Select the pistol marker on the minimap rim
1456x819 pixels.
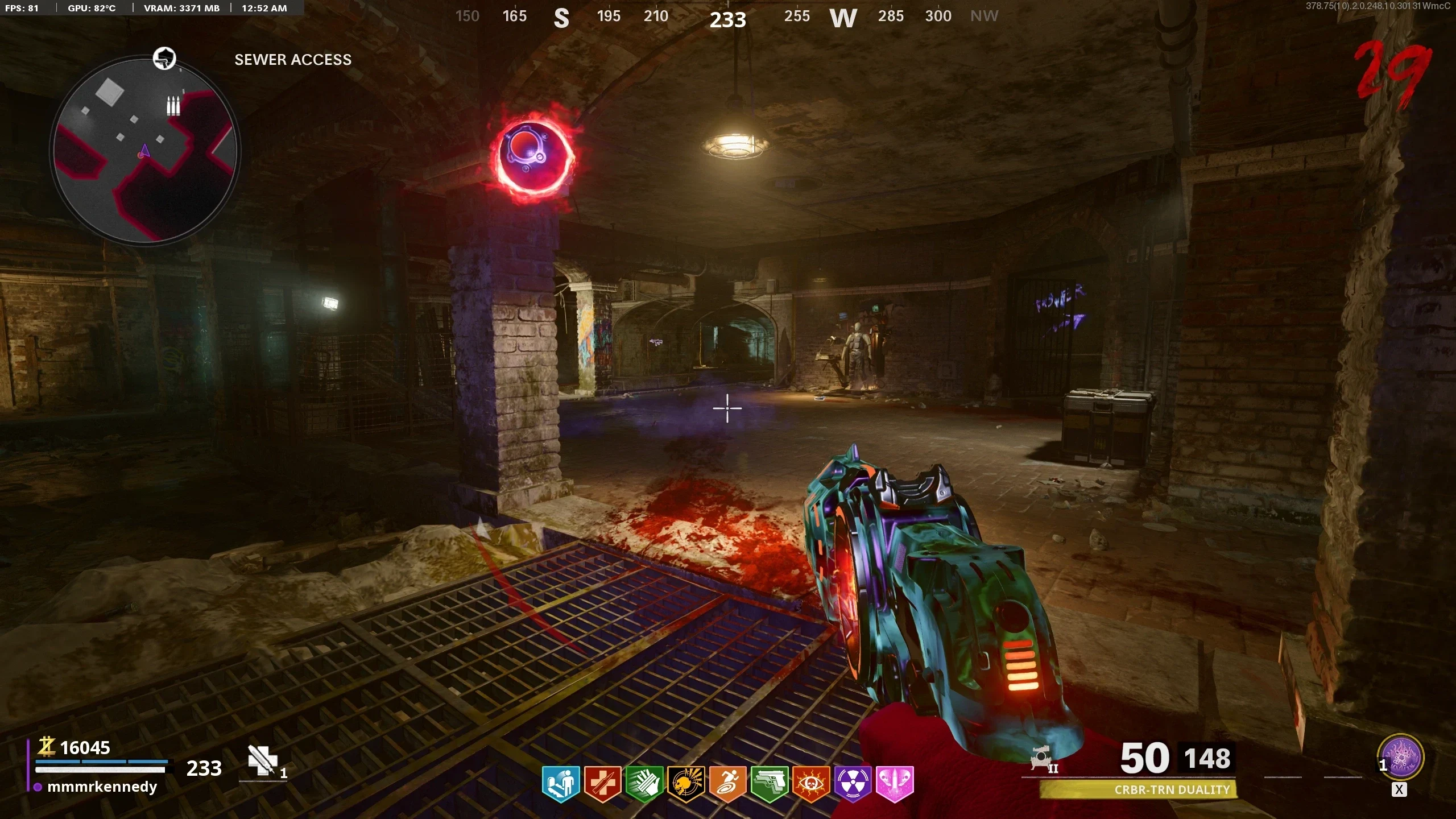click(165, 58)
